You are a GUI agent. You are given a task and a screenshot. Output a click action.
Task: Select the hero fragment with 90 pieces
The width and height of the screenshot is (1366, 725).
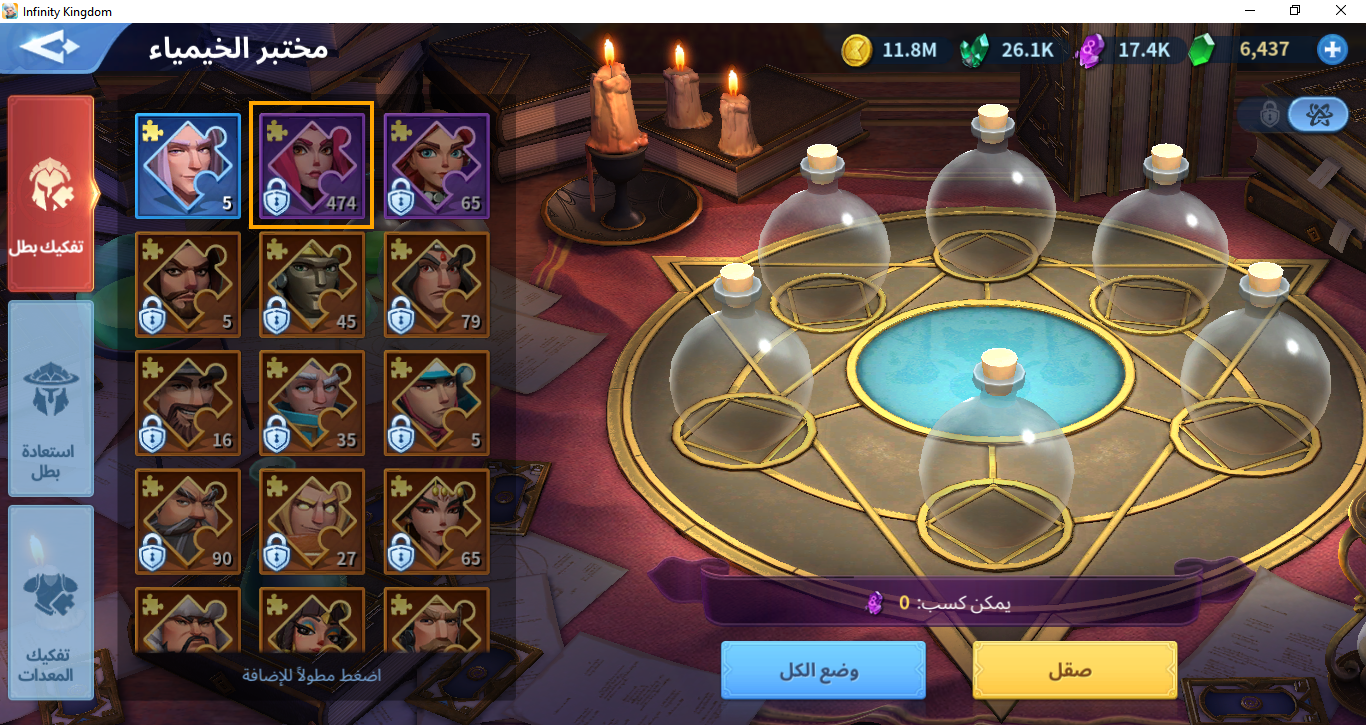(188, 520)
